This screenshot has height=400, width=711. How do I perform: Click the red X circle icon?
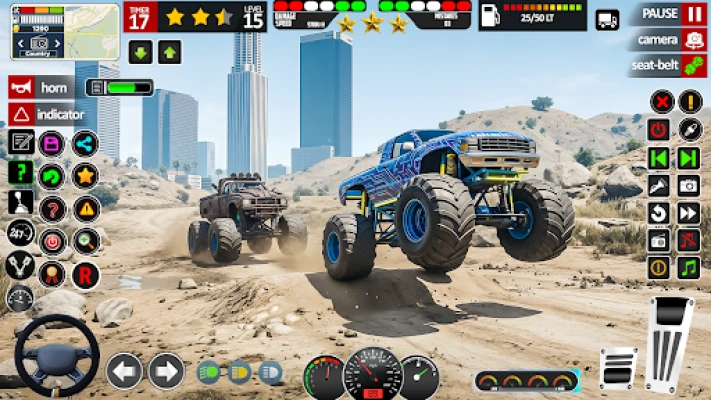[x=661, y=101]
